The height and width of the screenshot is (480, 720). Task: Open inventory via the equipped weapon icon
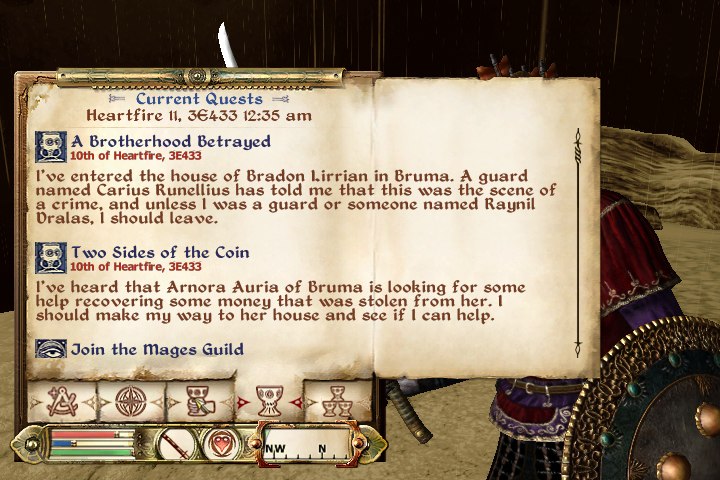tap(177, 443)
